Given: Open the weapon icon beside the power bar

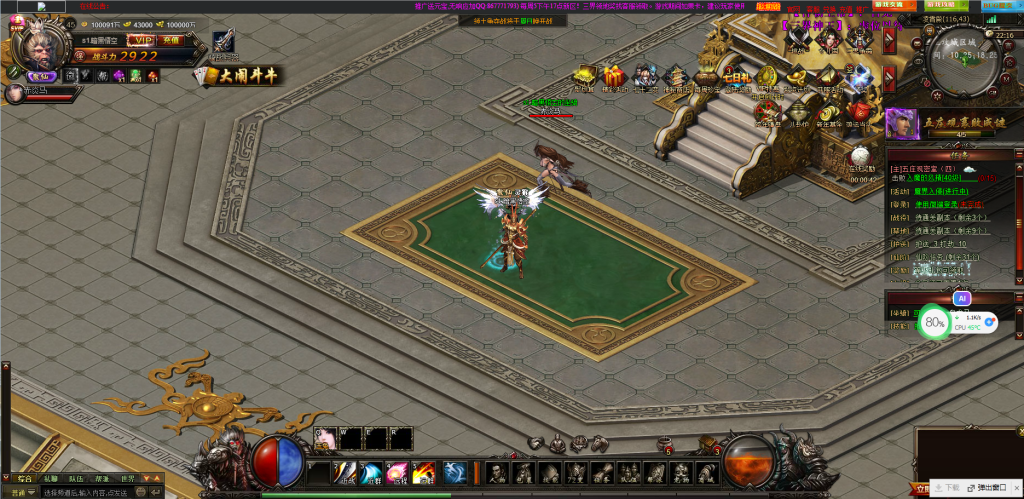Looking at the screenshot, I should [225, 42].
